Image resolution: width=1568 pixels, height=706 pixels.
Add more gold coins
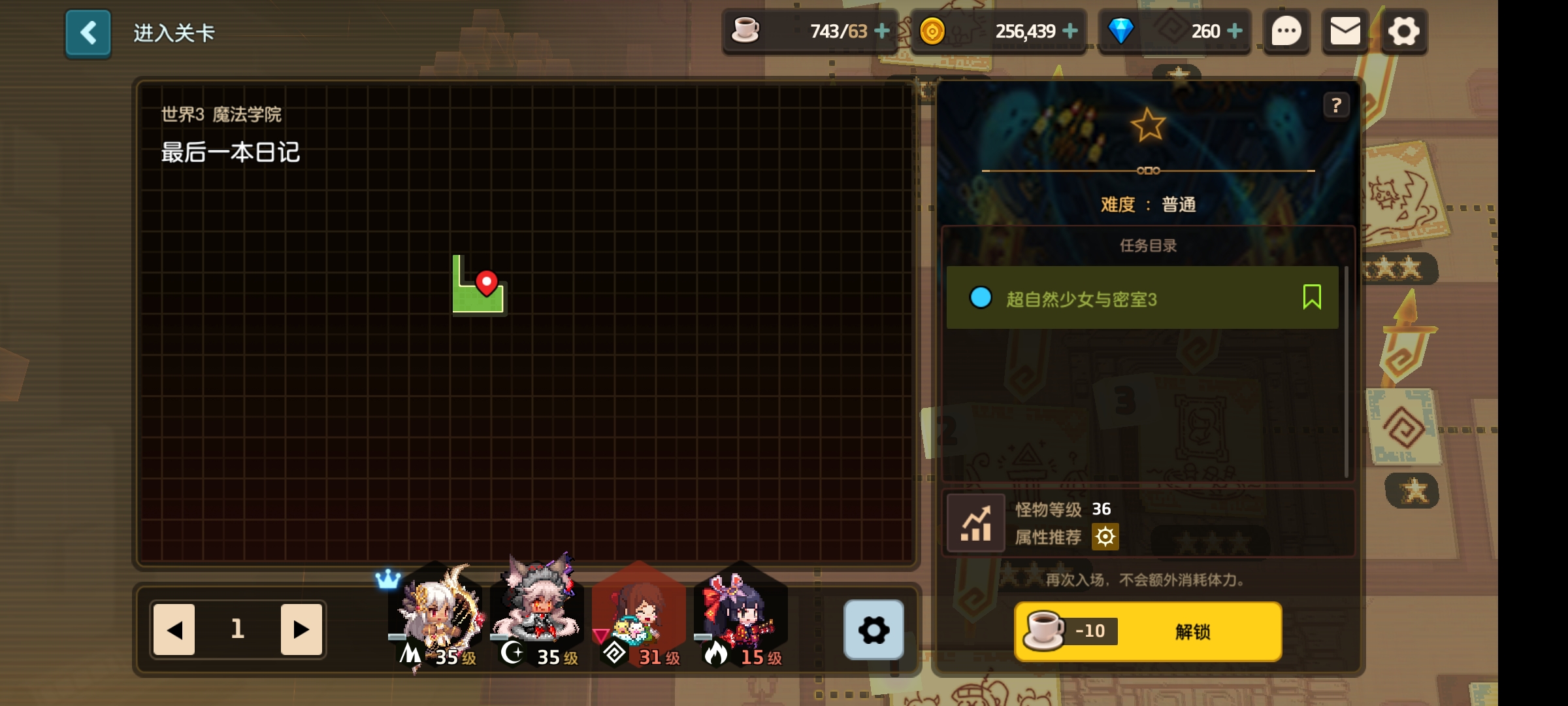click(x=1070, y=31)
